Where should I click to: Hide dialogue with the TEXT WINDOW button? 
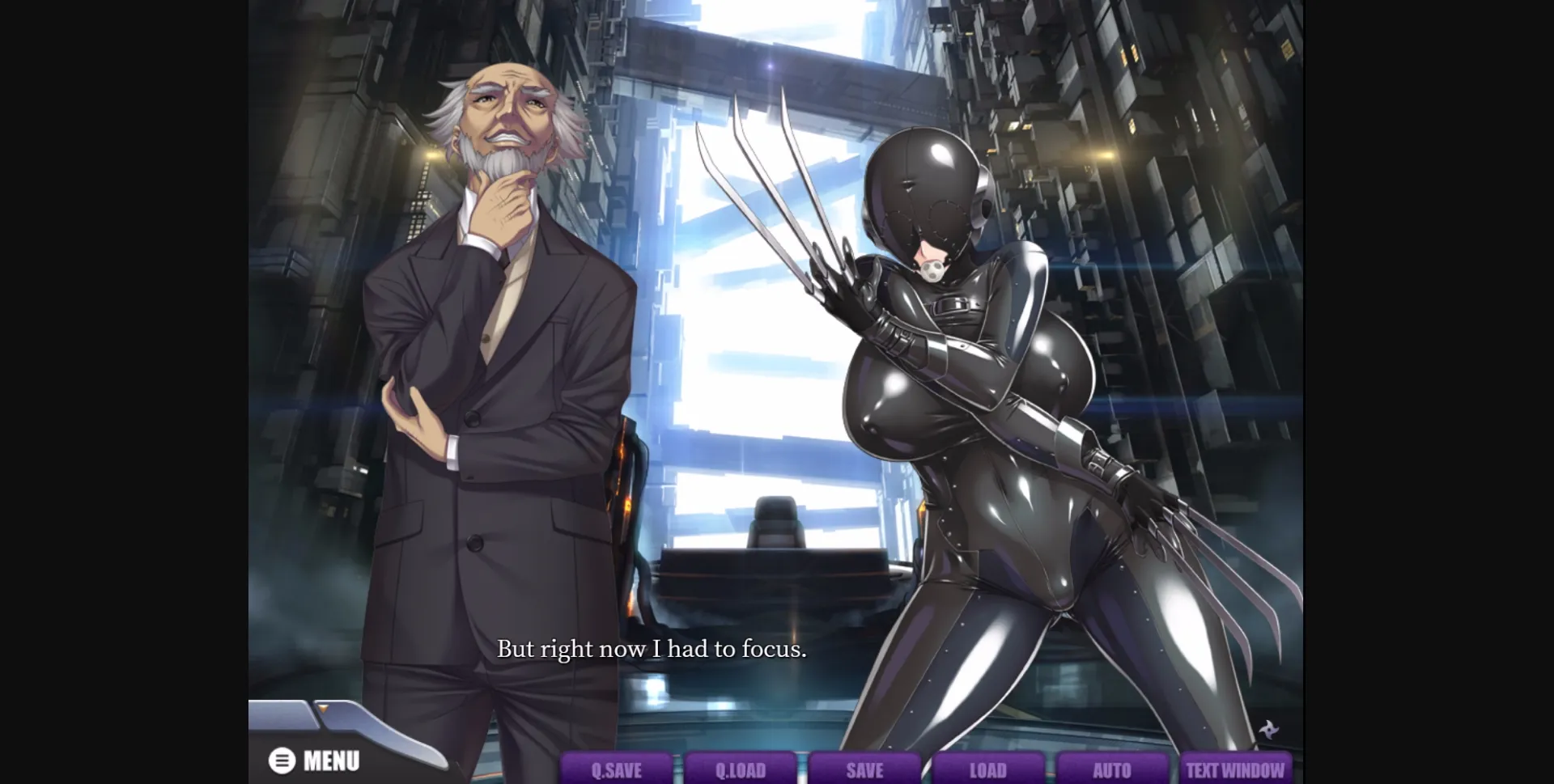(x=1235, y=771)
